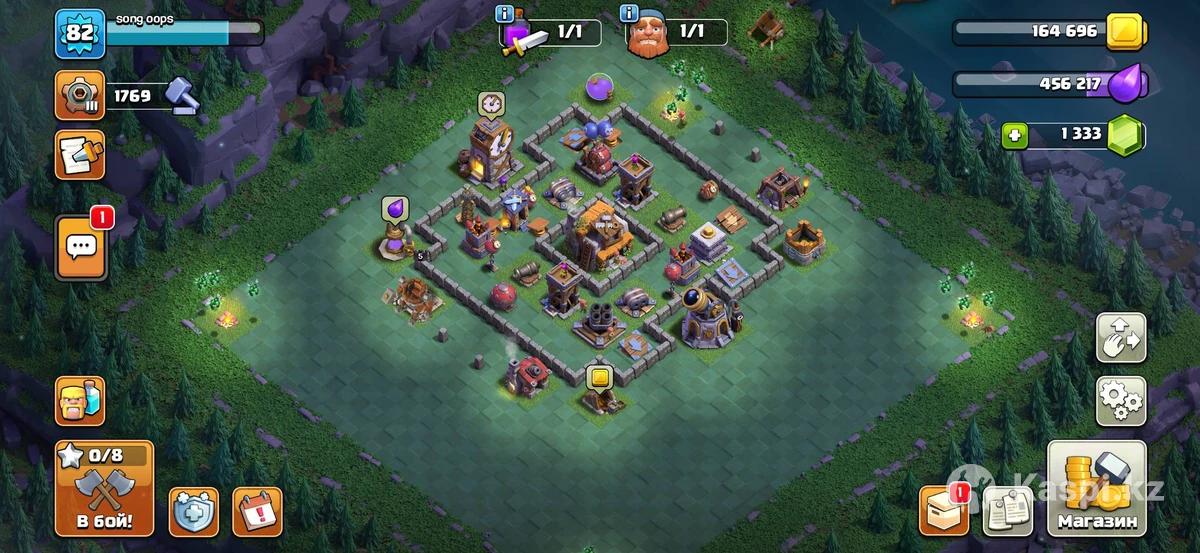
Task: Collect gold from the yellow coin bubble
Action: pos(599,377)
